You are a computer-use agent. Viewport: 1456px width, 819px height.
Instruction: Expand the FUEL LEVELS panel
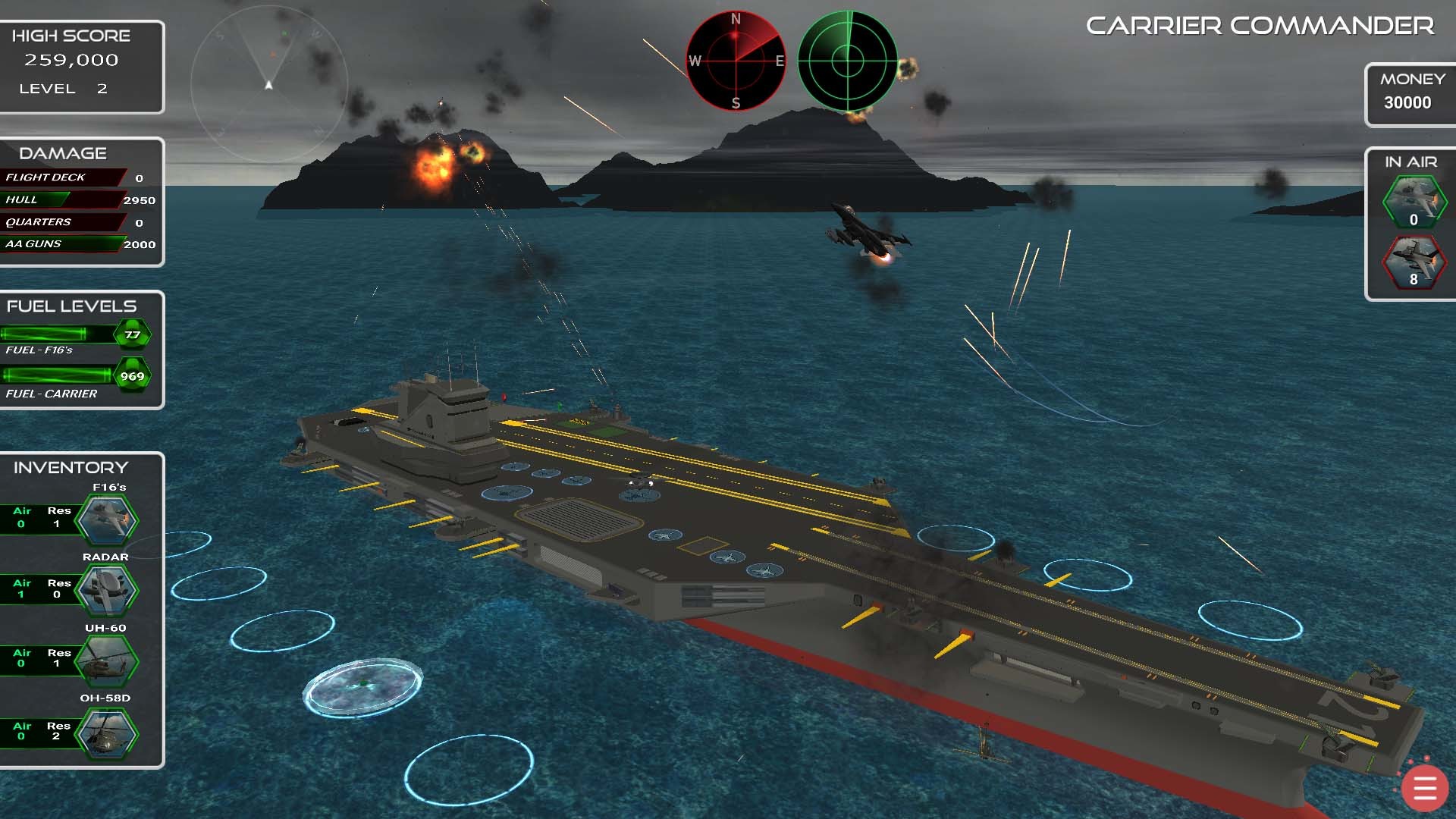[71, 306]
